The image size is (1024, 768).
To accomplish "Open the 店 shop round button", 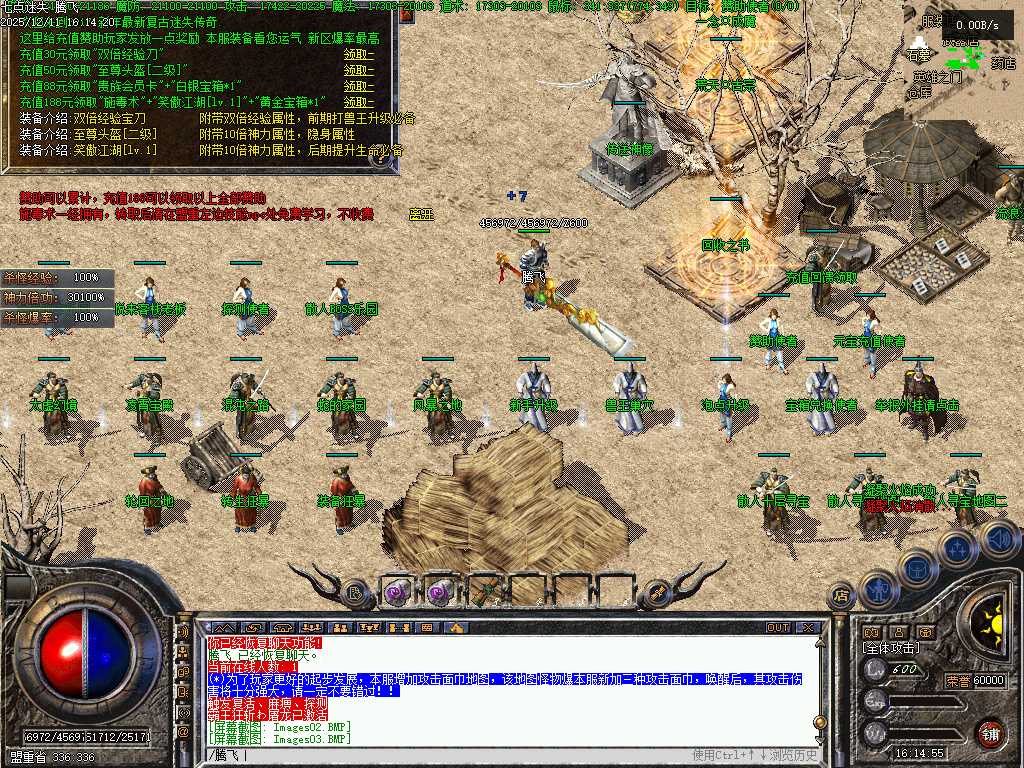I will pyautogui.click(x=841, y=597).
